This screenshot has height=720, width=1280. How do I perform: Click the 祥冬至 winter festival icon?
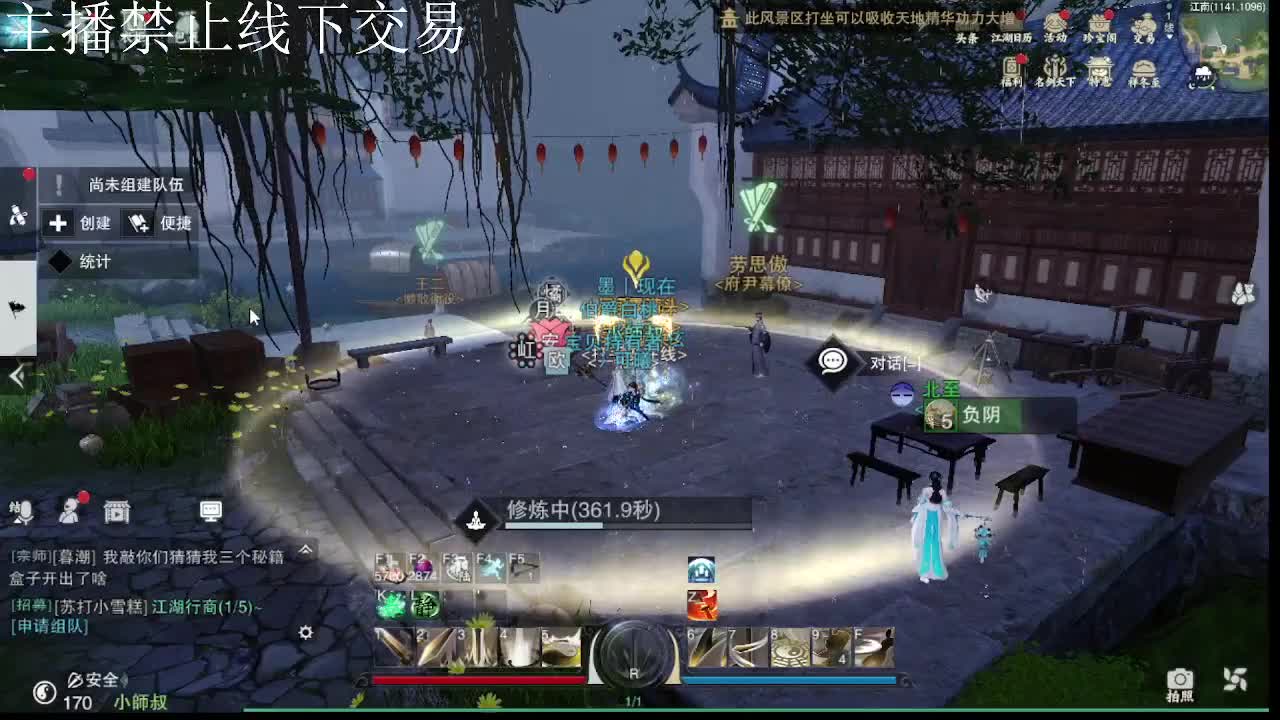[x=1144, y=68]
